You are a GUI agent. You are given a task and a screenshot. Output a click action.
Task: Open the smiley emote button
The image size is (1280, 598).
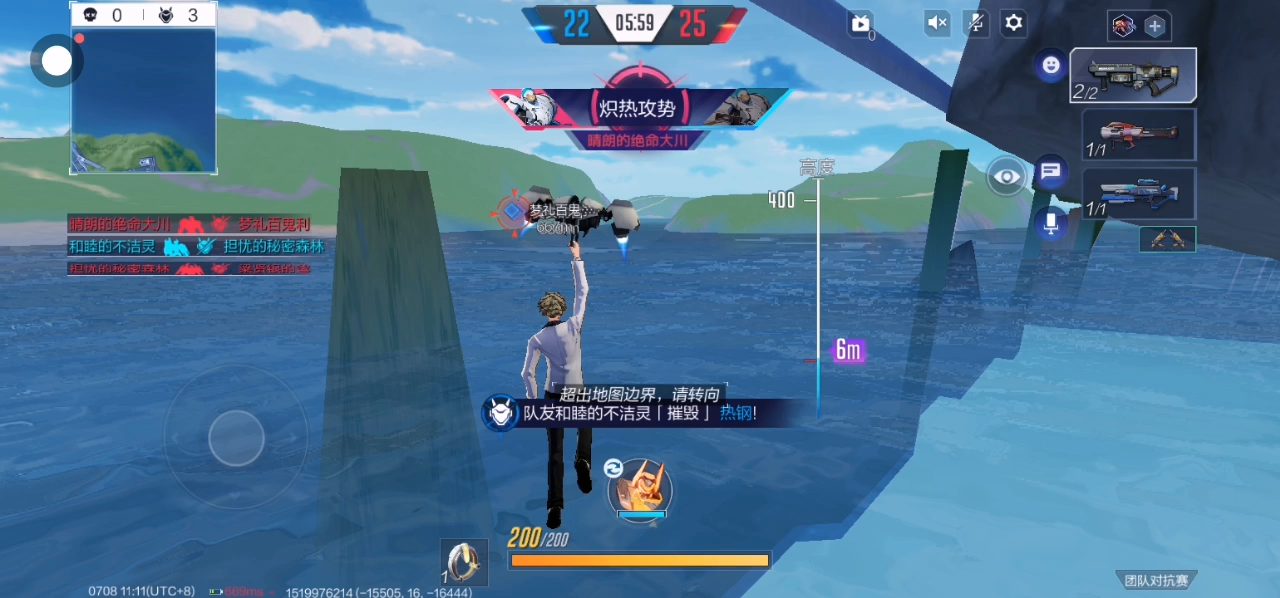[1050, 66]
